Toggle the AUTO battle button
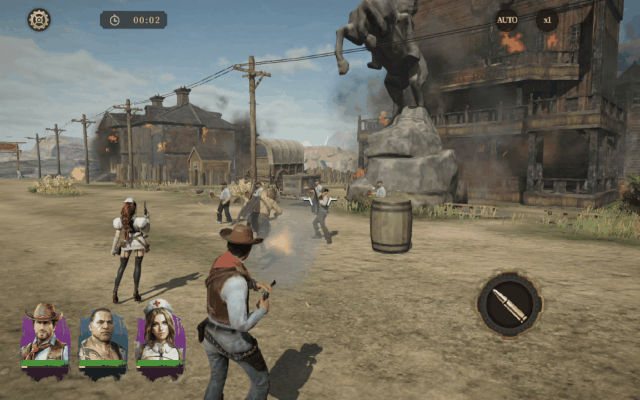The height and width of the screenshot is (400, 640). (507, 19)
